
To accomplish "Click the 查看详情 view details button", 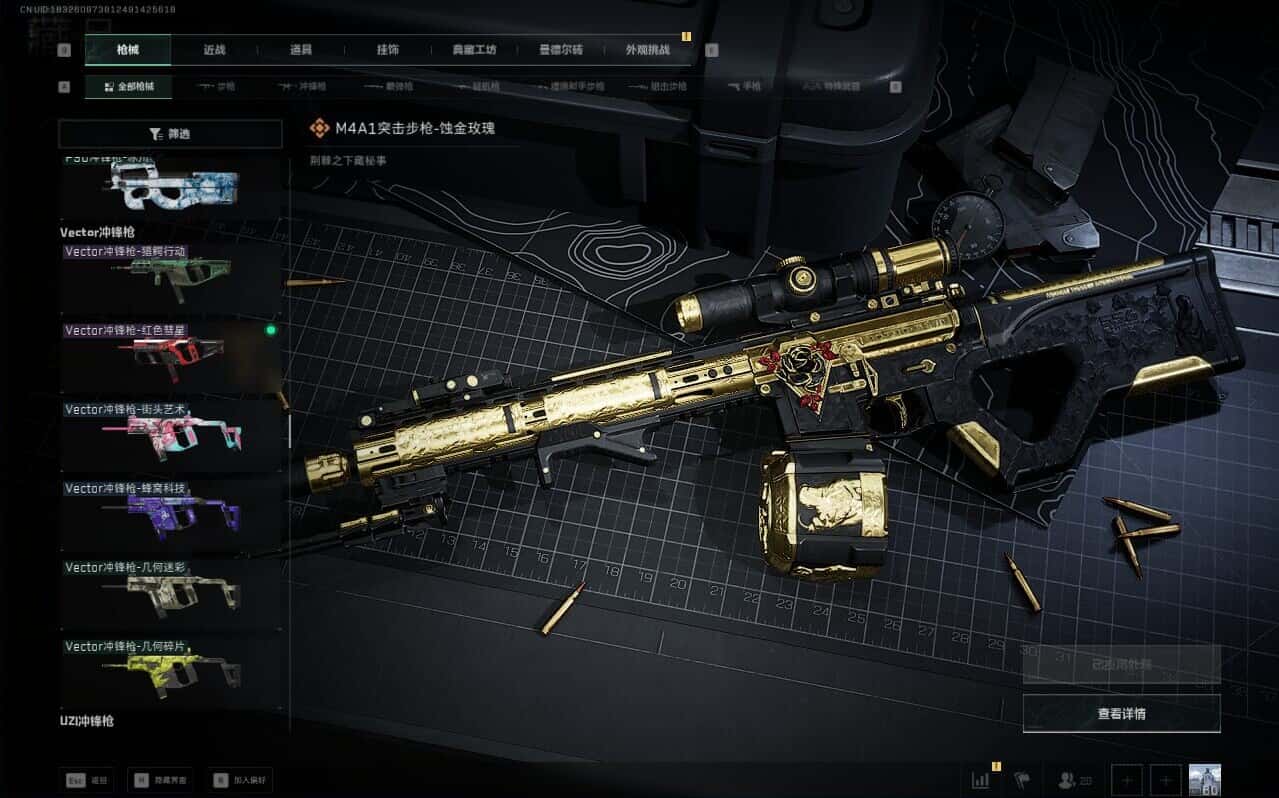I will 1121,714.
